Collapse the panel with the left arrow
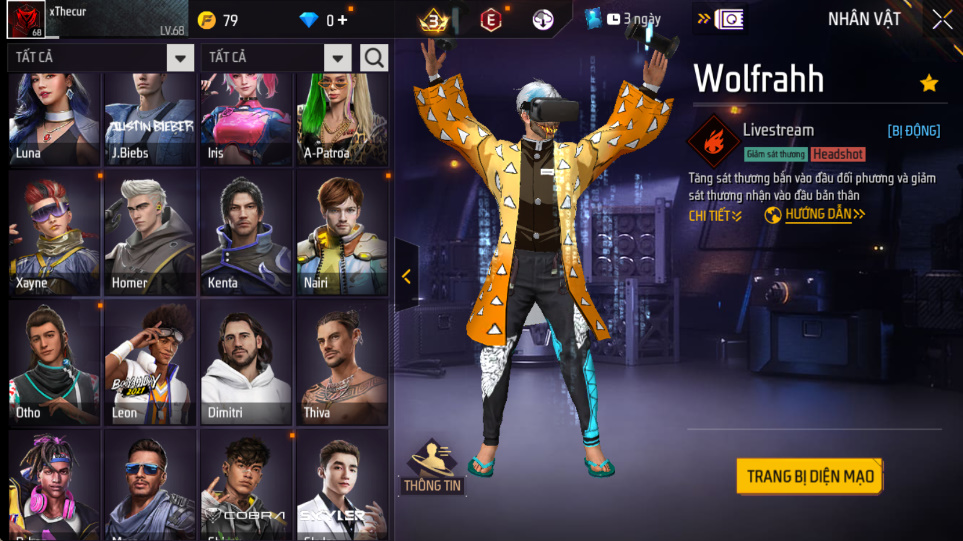This screenshot has height=541, width=963. click(406, 277)
